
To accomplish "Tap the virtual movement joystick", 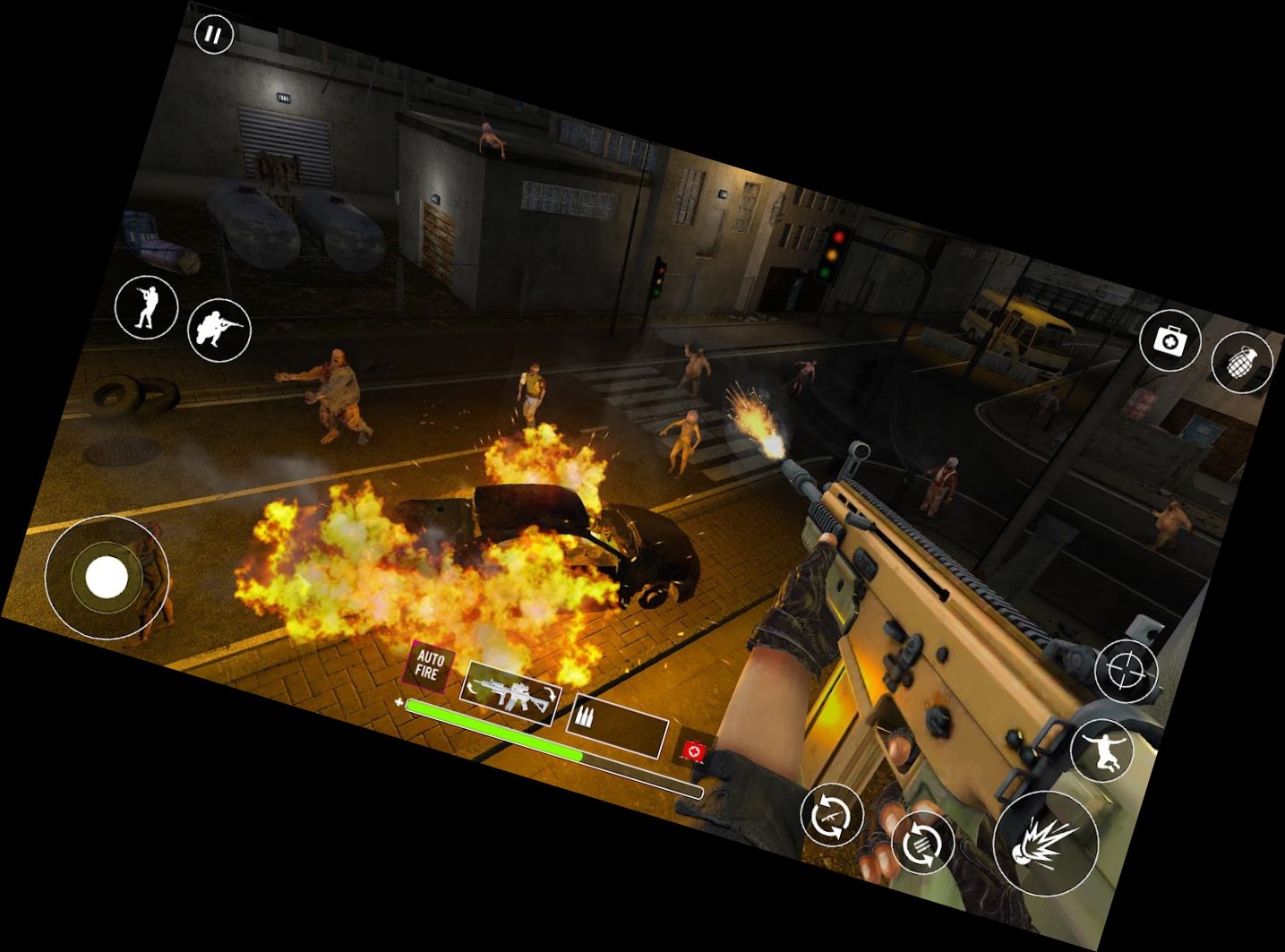I will click(x=107, y=577).
